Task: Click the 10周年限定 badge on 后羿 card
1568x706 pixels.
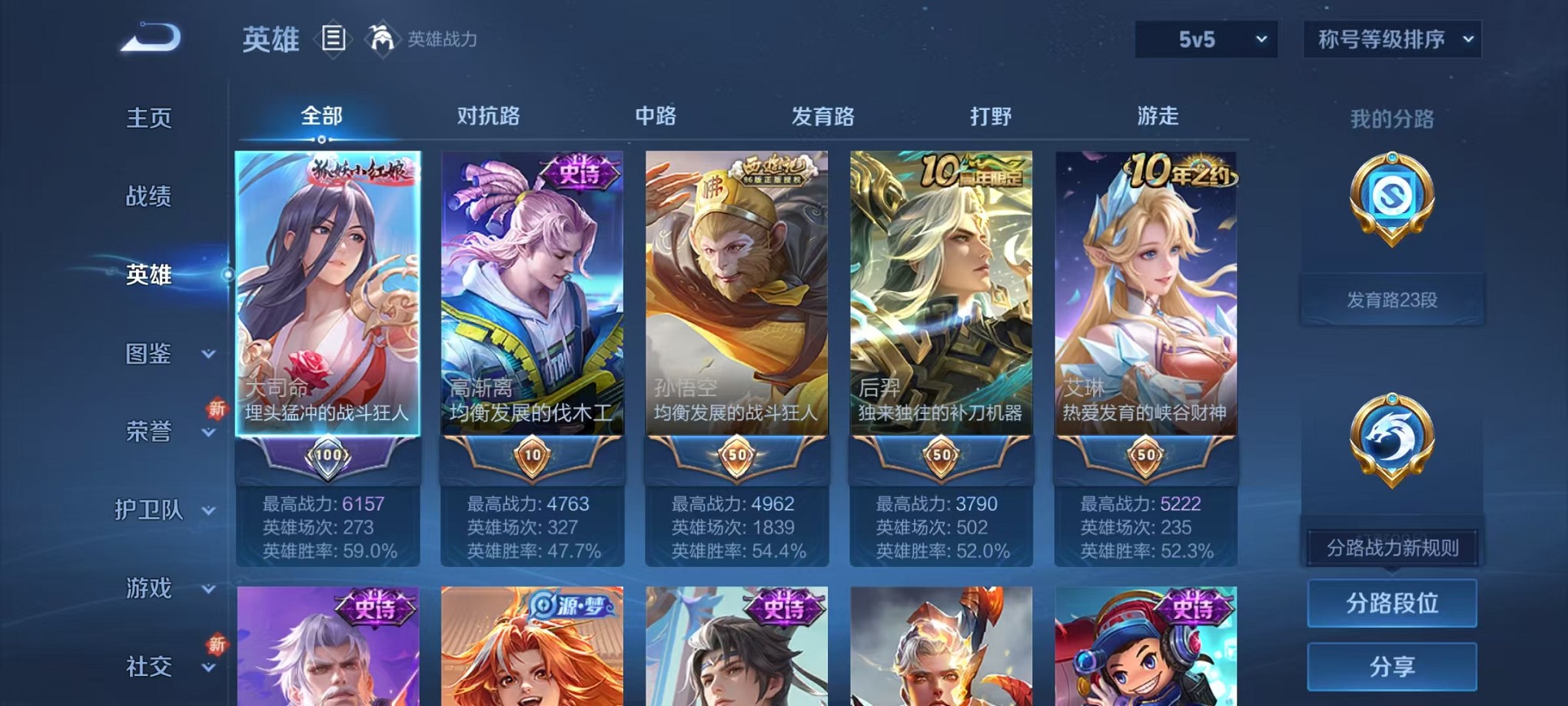Action: pyautogui.click(x=969, y=171)
